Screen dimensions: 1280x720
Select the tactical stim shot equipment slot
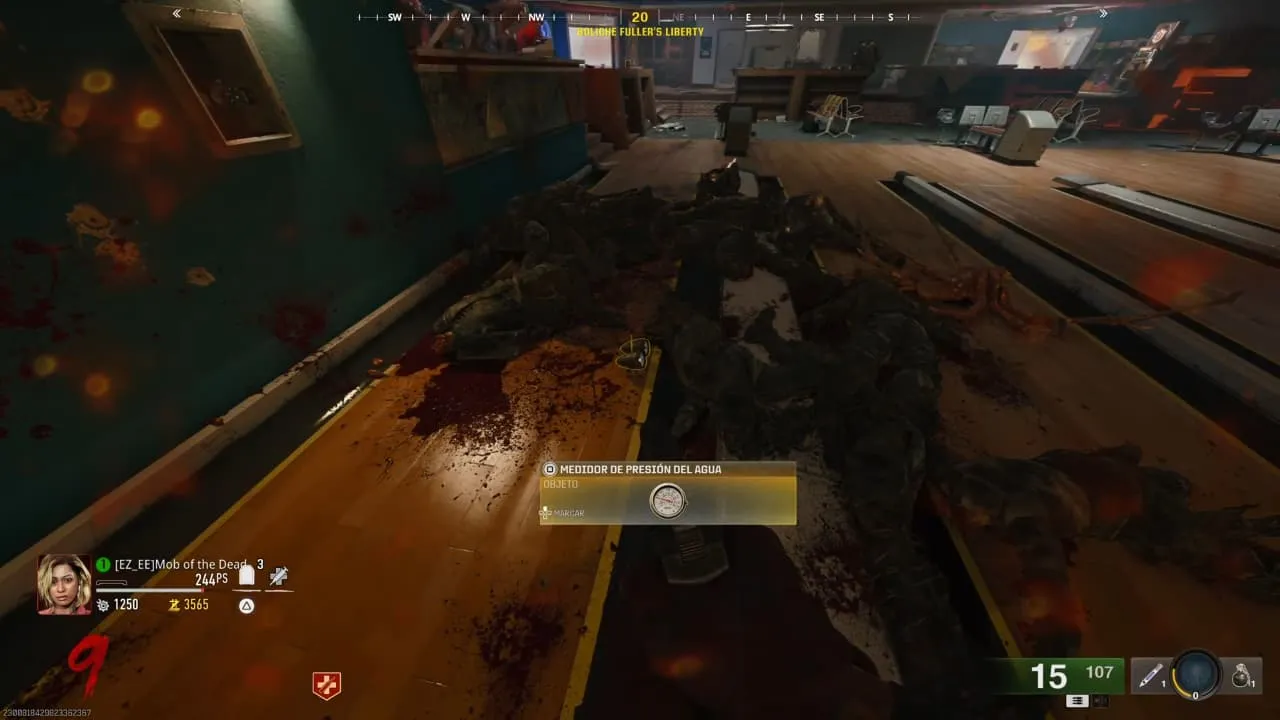tap(1152, 676)
